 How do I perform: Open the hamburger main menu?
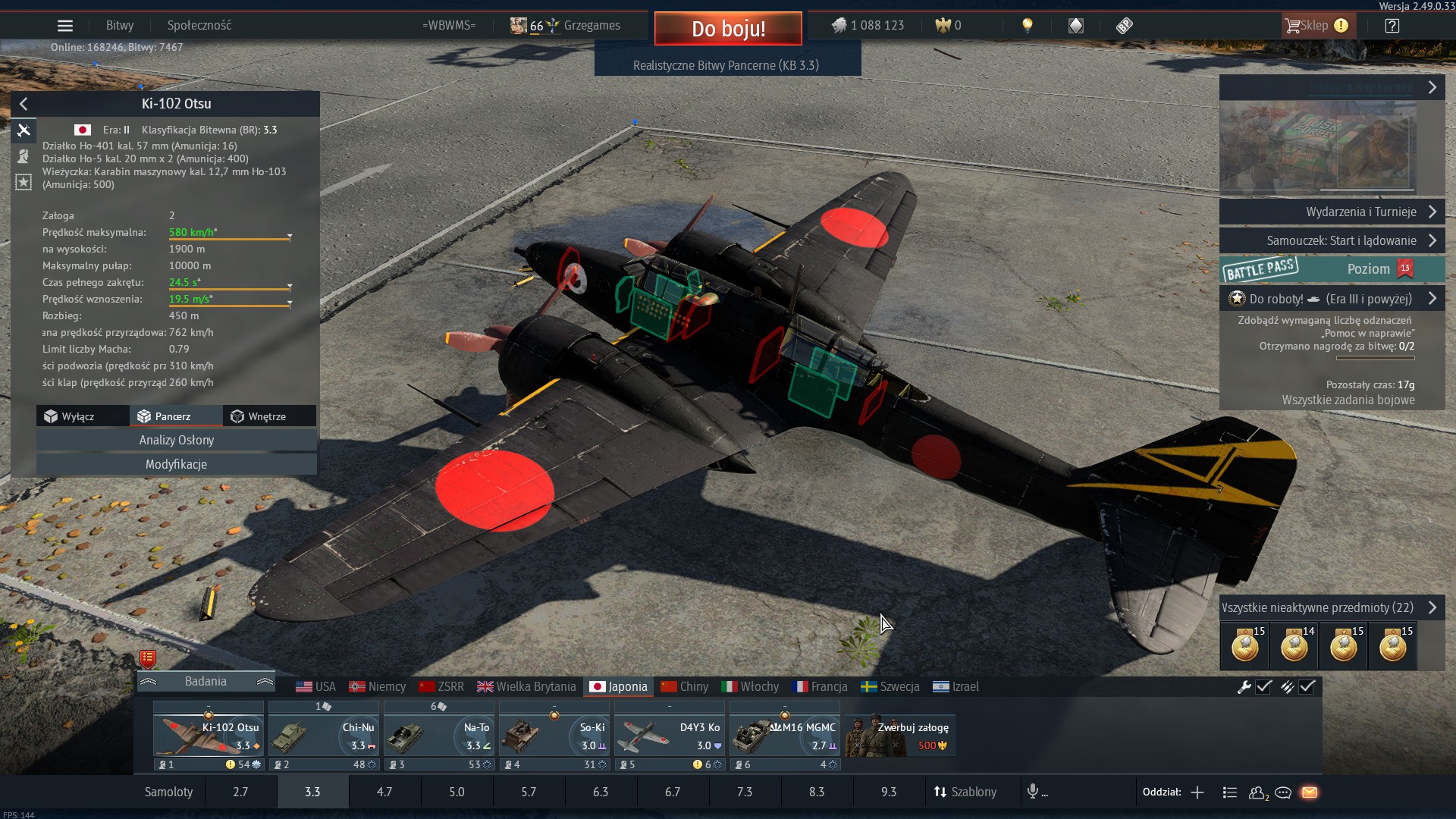65,26
